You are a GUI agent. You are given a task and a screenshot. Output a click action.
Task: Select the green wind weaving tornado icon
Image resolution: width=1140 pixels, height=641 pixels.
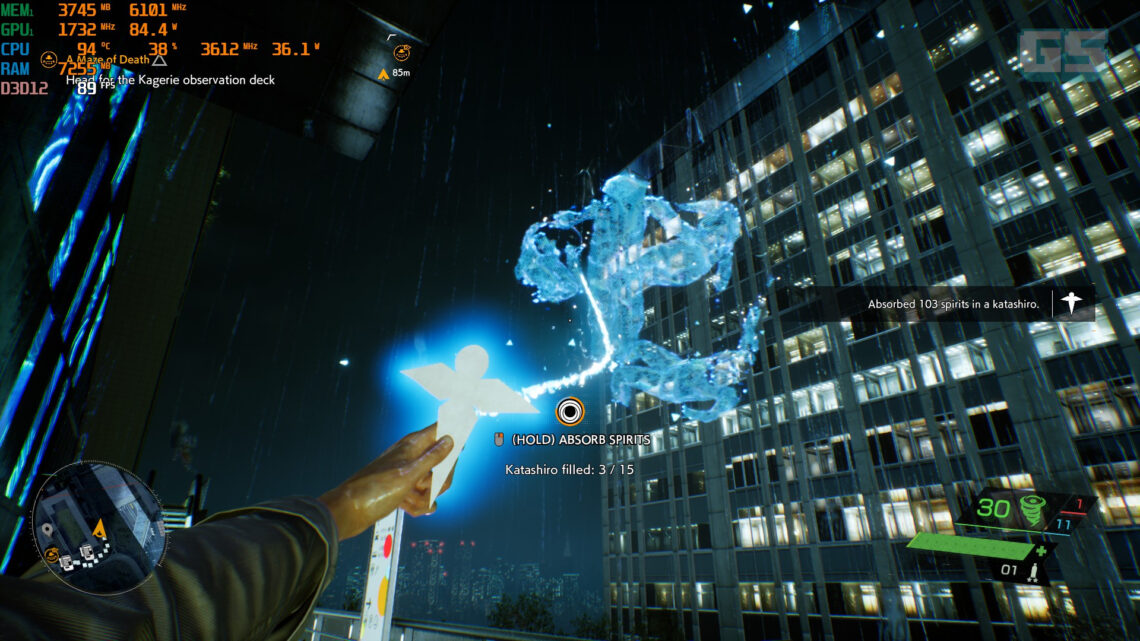click(x=1032, y=508)
